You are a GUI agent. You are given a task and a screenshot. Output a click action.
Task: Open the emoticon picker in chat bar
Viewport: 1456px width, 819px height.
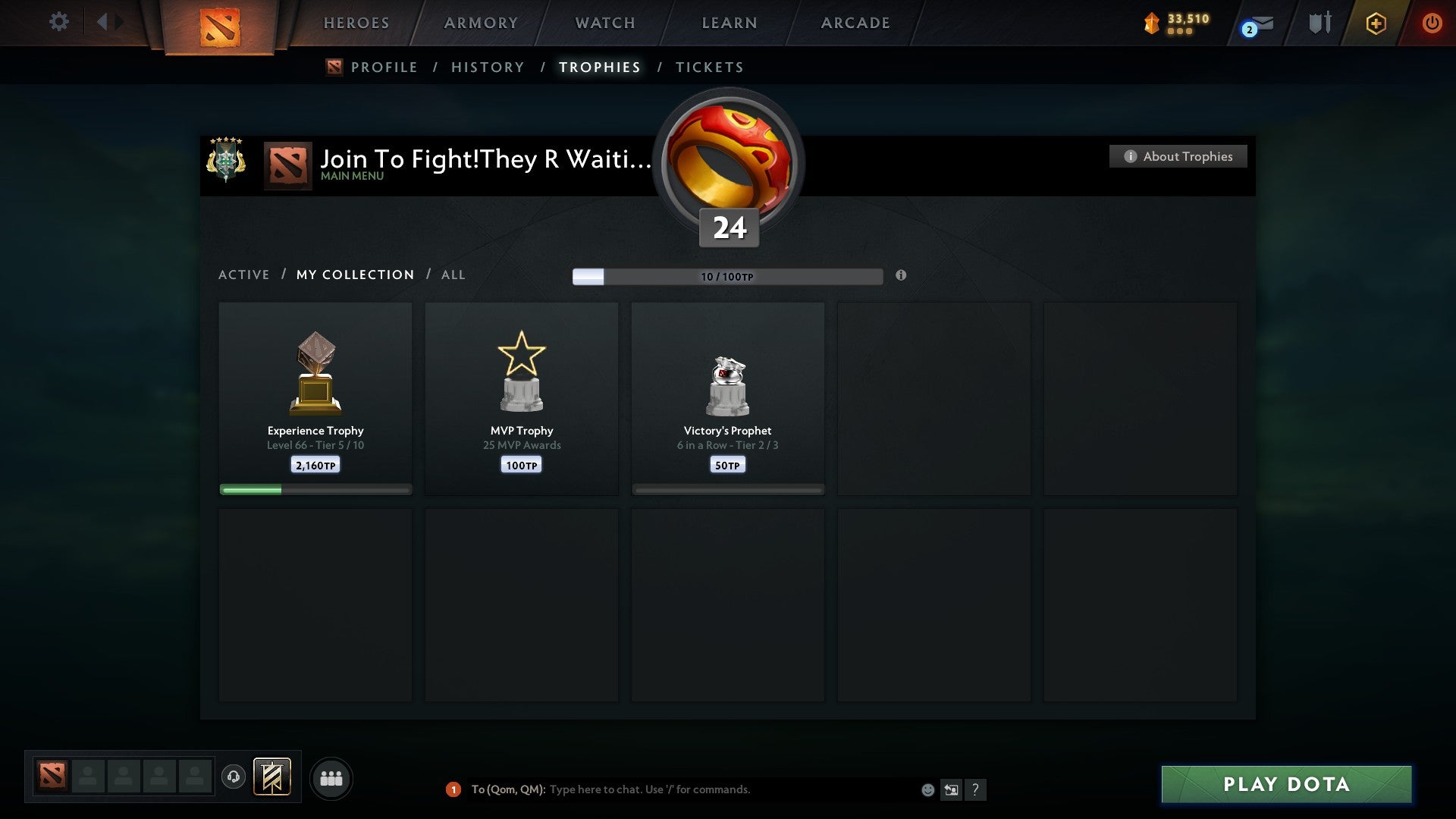(x=927, y=789)
